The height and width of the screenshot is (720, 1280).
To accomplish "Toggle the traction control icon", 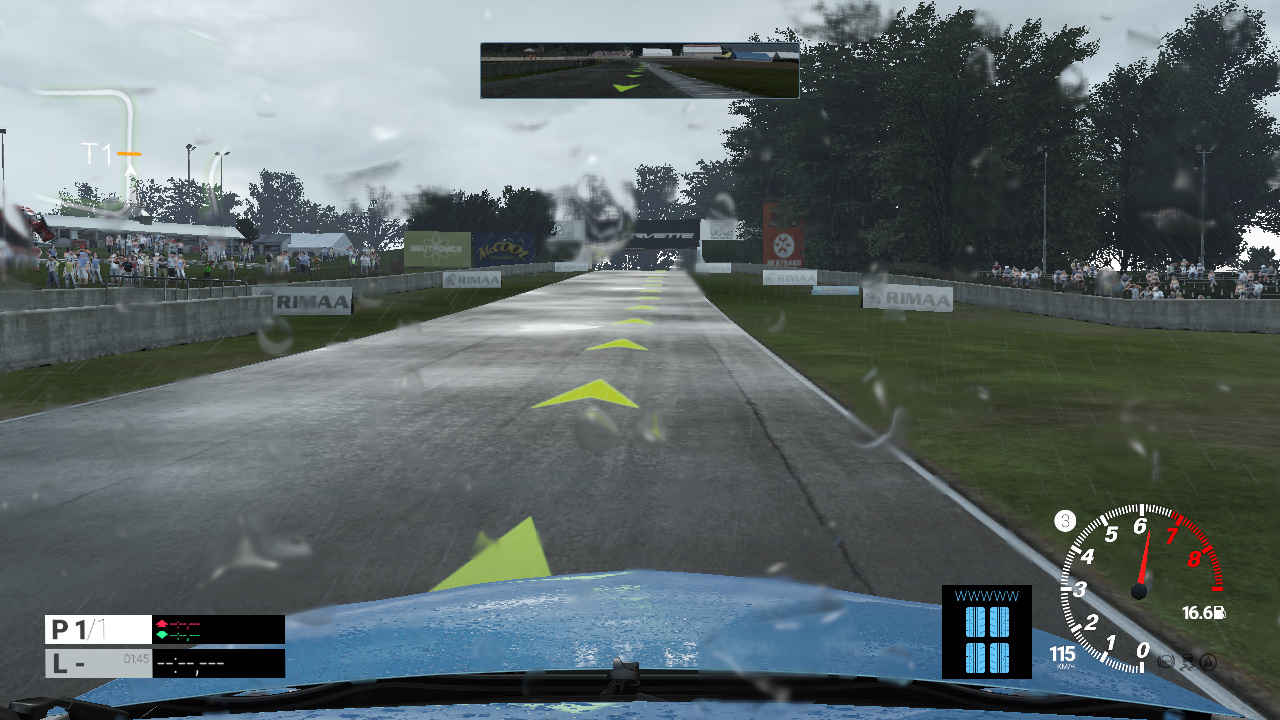I will [x=1187, y=661].
